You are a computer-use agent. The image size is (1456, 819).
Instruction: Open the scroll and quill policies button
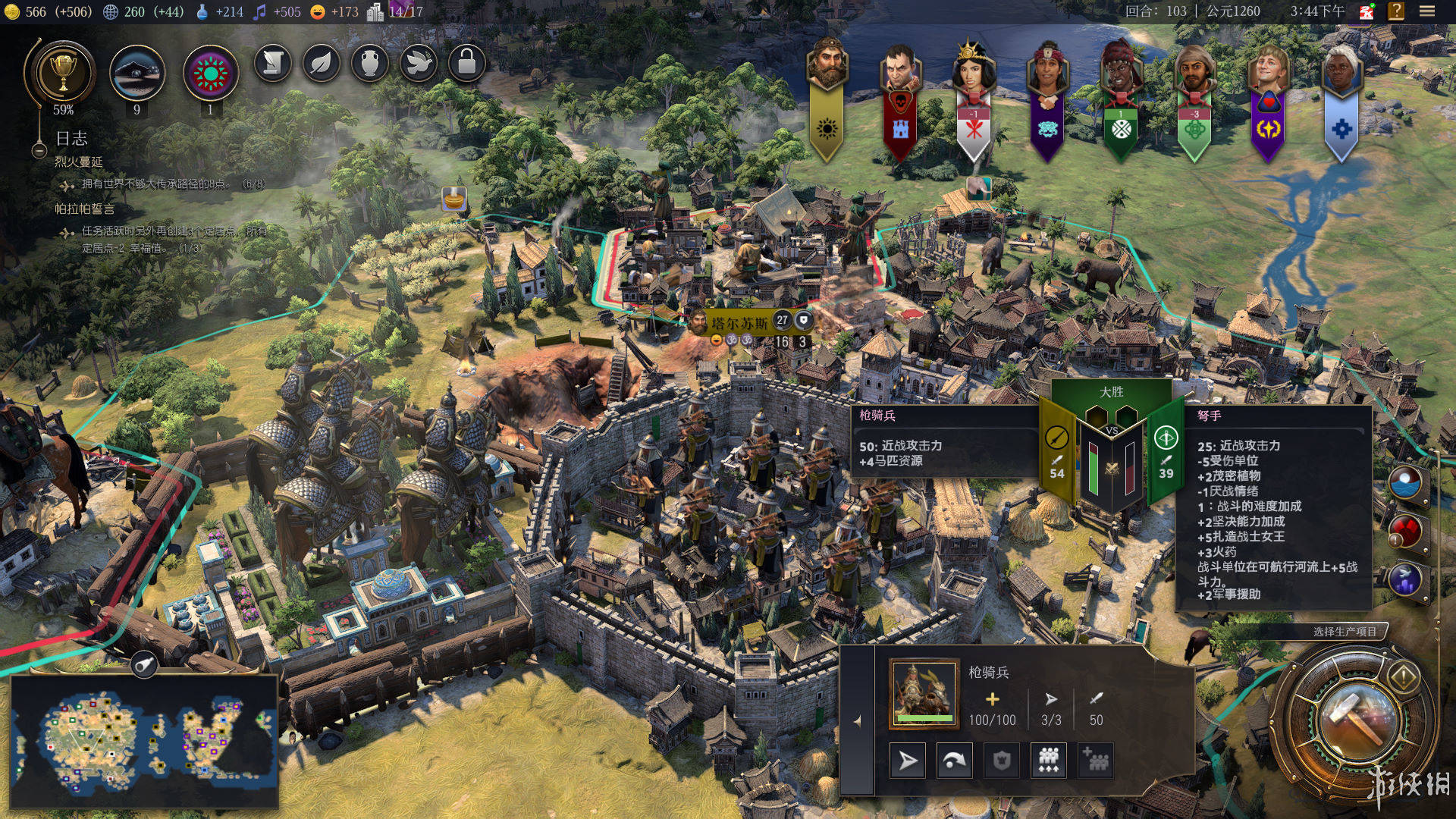273,64
